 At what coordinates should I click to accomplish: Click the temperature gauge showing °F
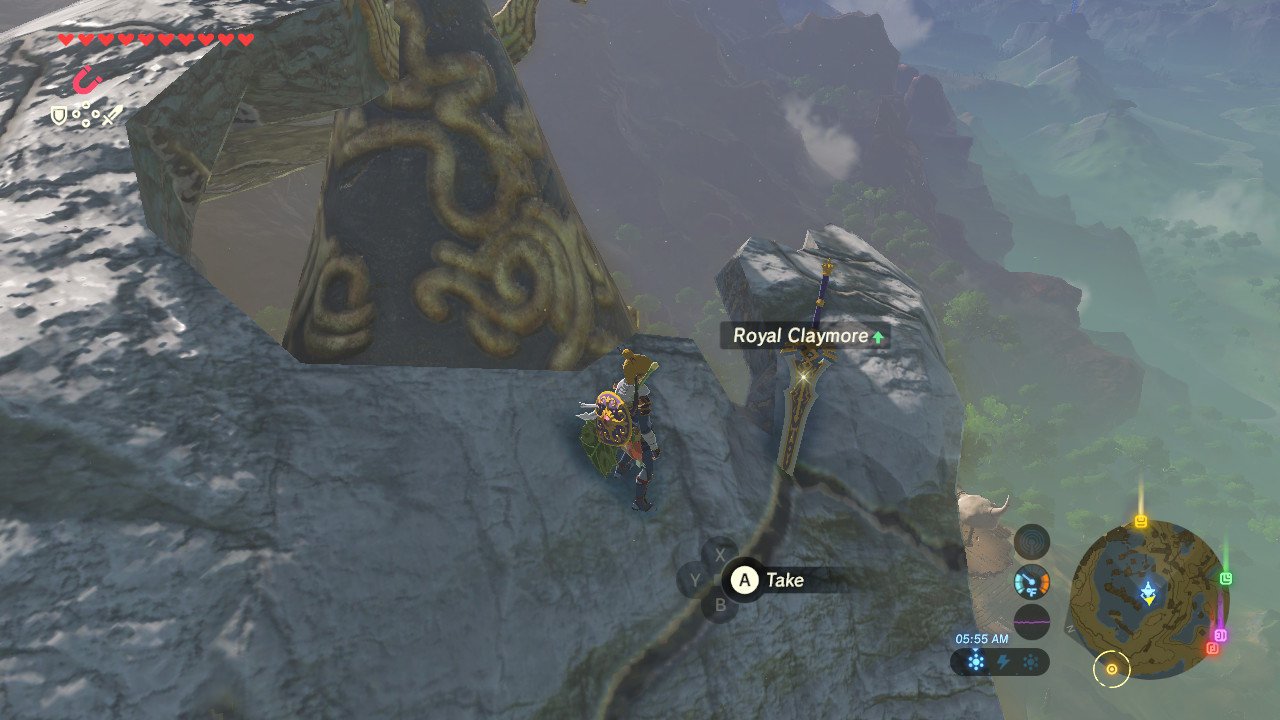click(x=1032, y=583)
